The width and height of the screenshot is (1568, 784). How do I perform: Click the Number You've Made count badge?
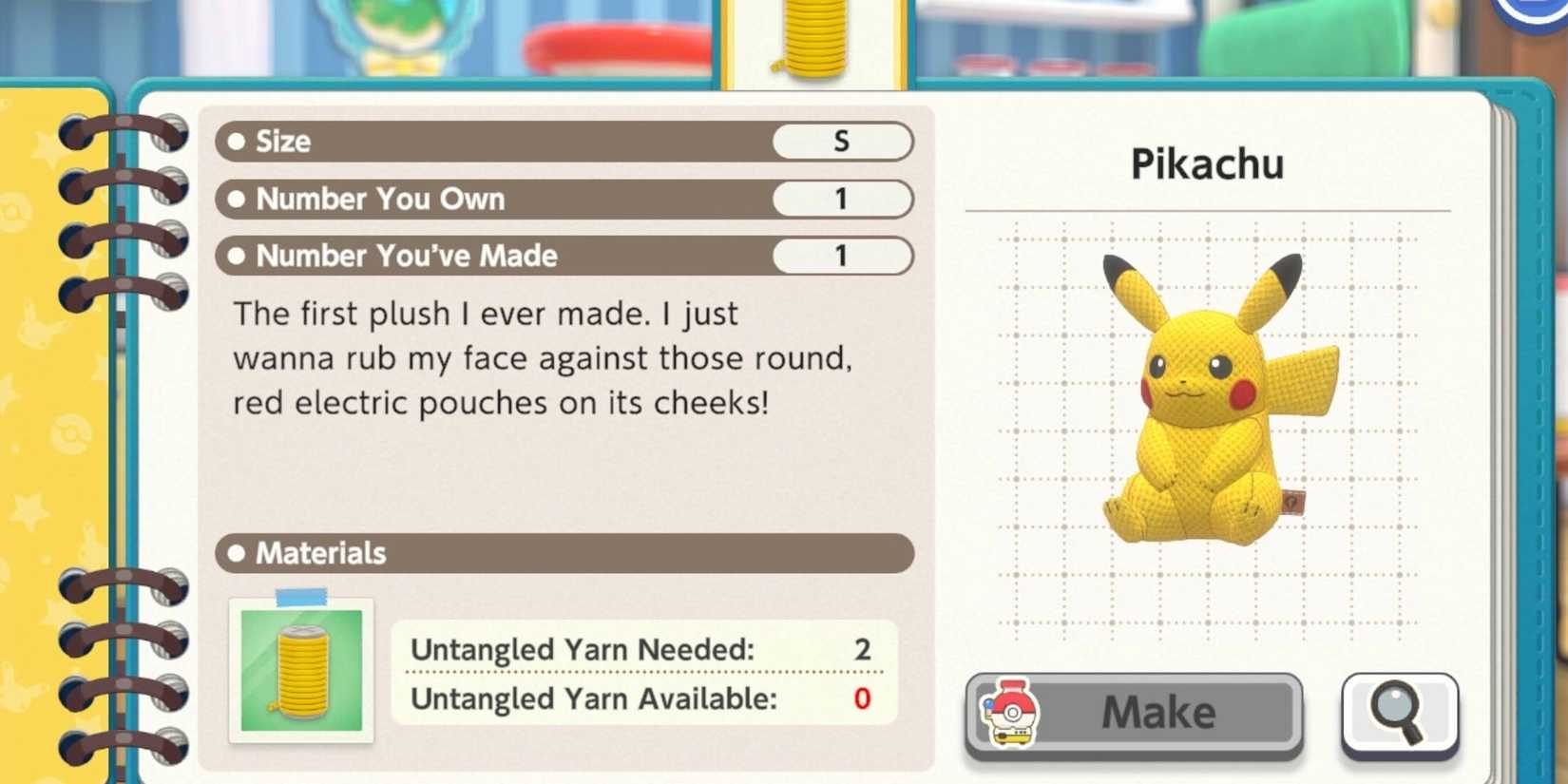coord(842,256)
